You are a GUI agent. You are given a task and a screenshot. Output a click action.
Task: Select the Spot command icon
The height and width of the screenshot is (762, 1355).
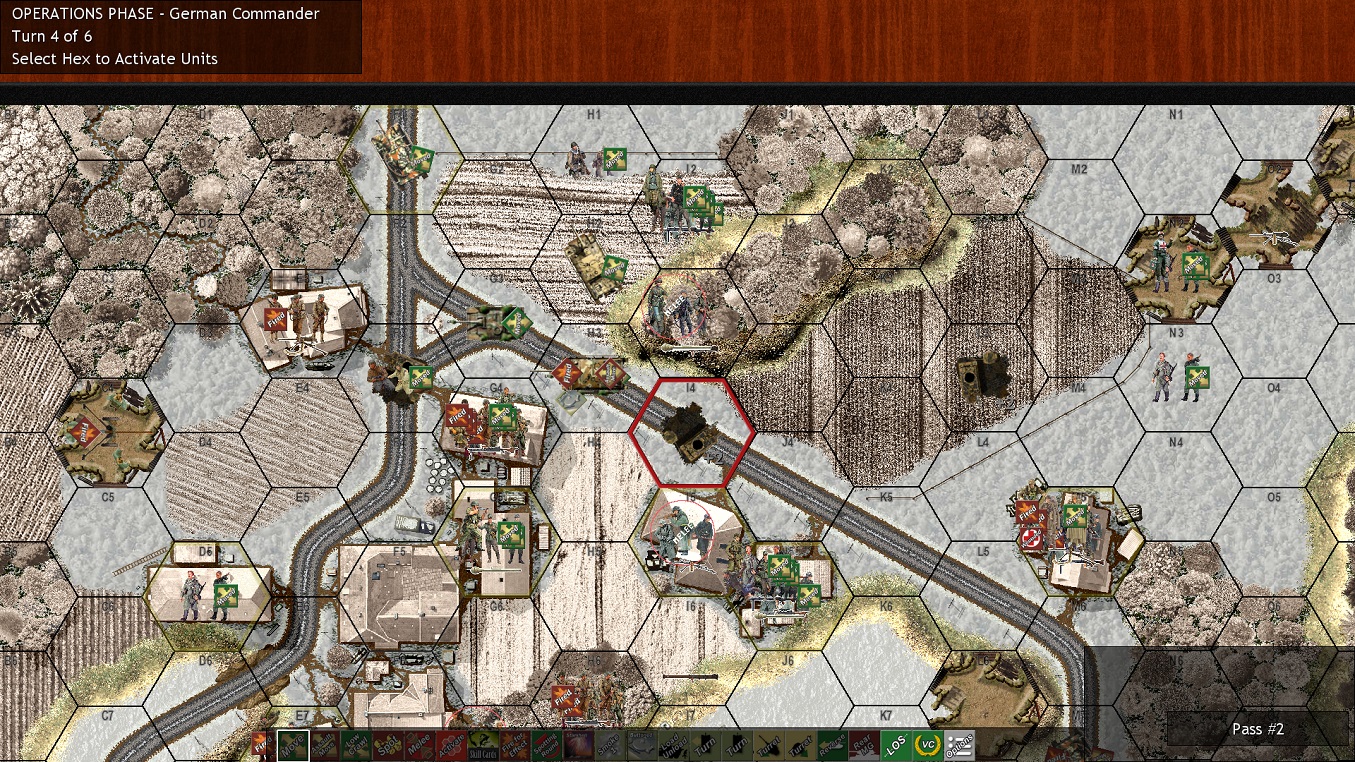pyautogui.click(x=386, y=745)
